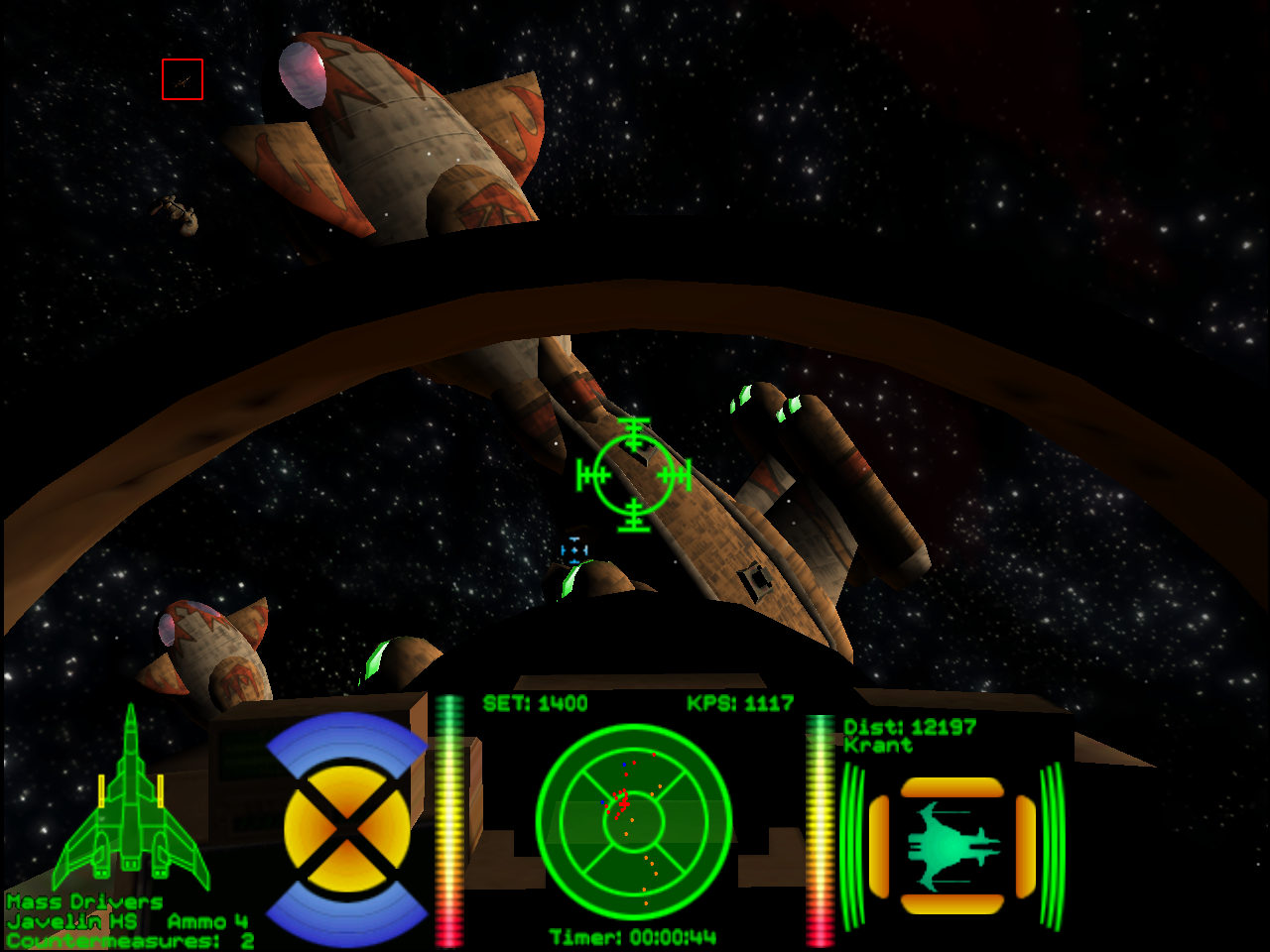This screenshot has width=1270, height=952.
Task: Select the Krant target ship display
Action: click(x=952, y=846)
